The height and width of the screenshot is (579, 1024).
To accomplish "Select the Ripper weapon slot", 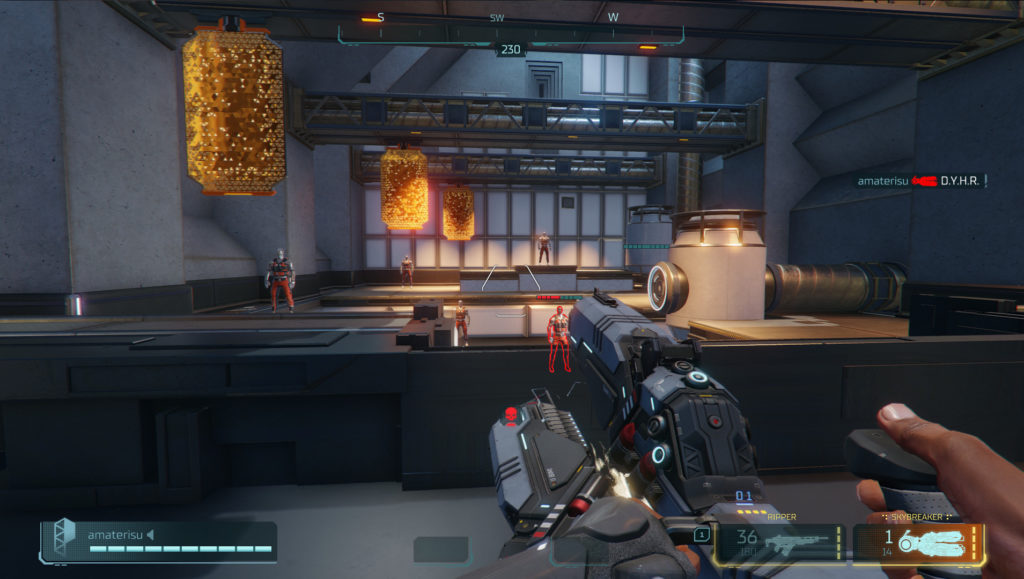I will (781, 543).
